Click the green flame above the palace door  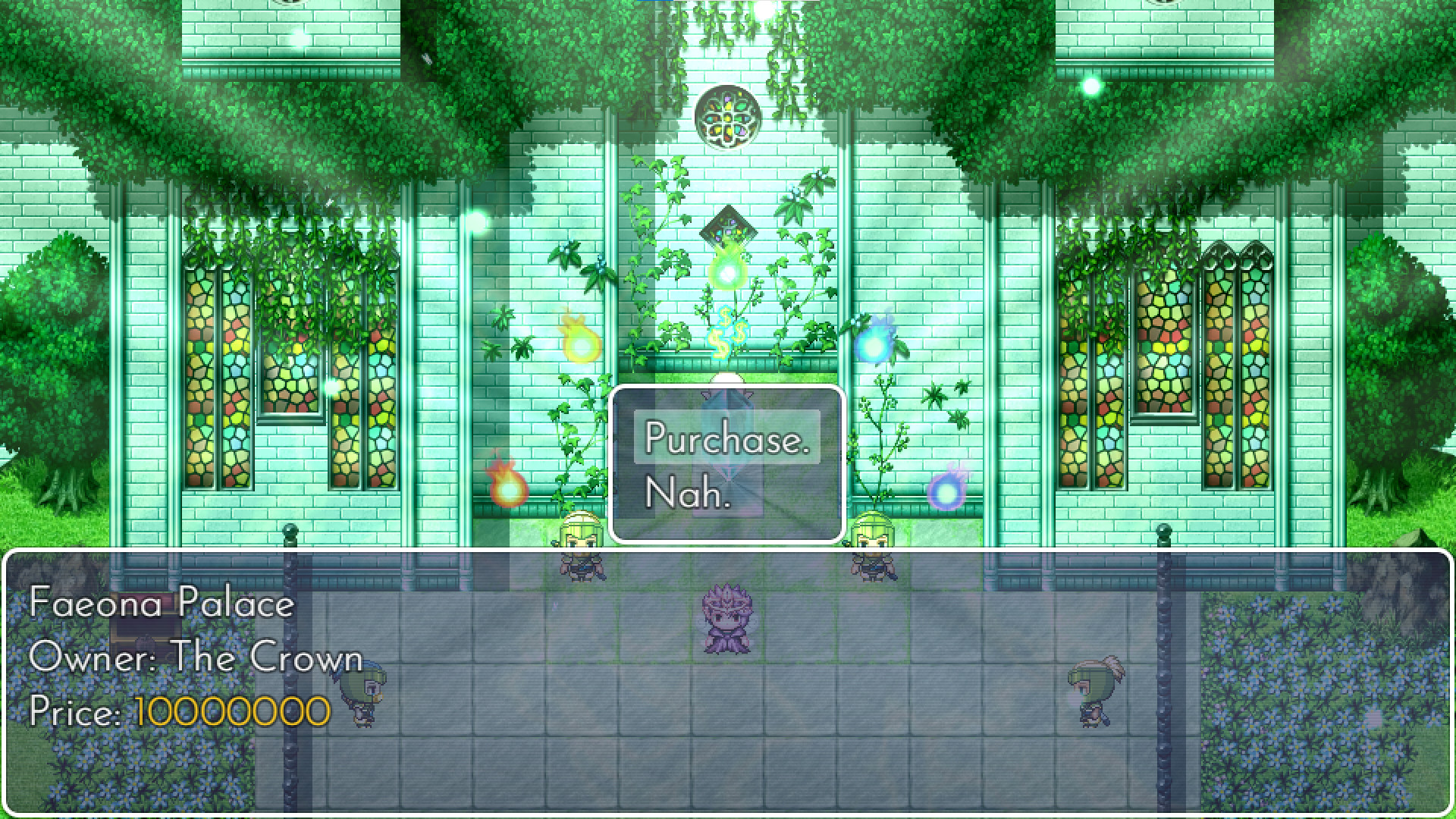pyautogui.click(x=727, y=273)
